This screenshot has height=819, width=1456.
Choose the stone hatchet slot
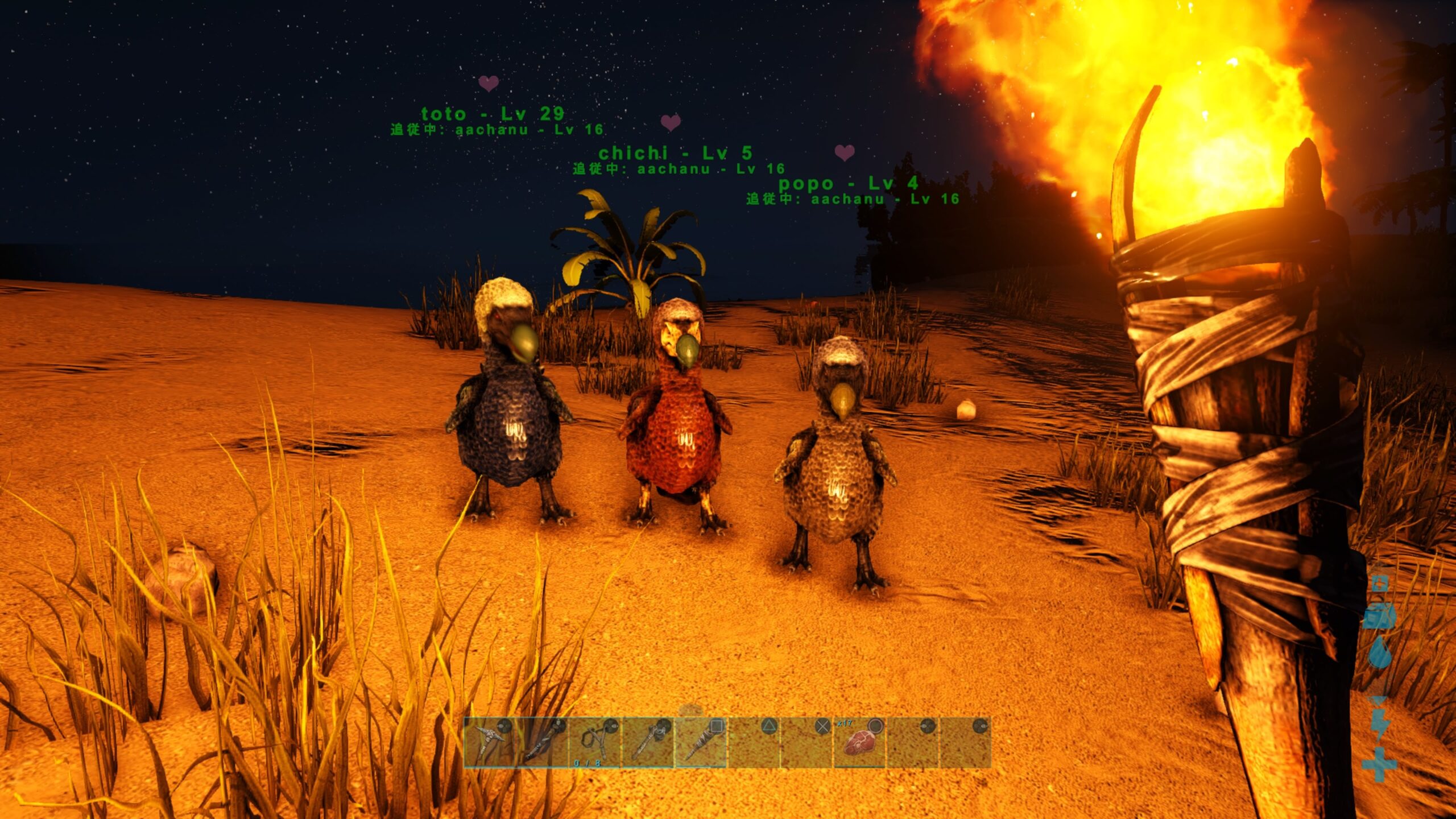(x=647, y=742)
